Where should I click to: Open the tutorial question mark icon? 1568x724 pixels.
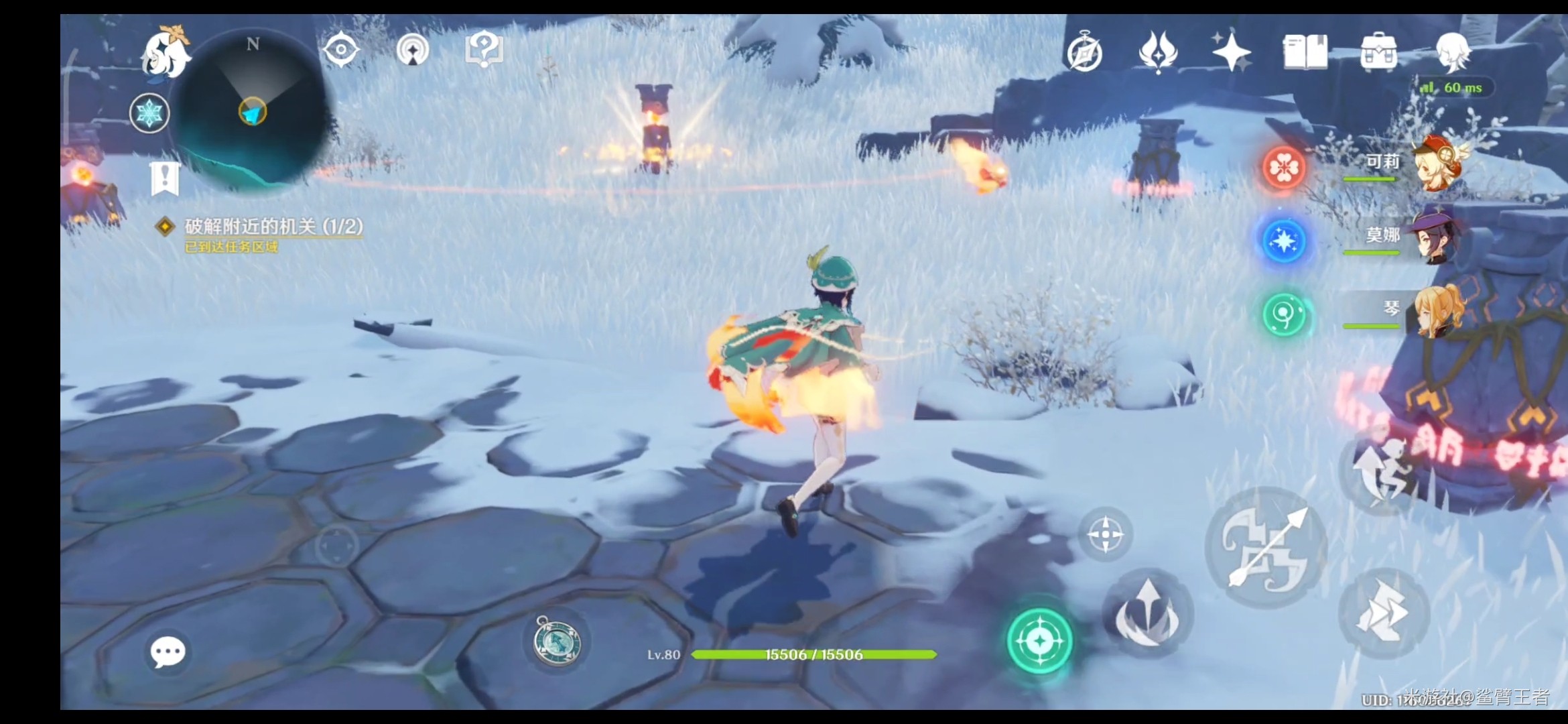(x=484, y=50)
